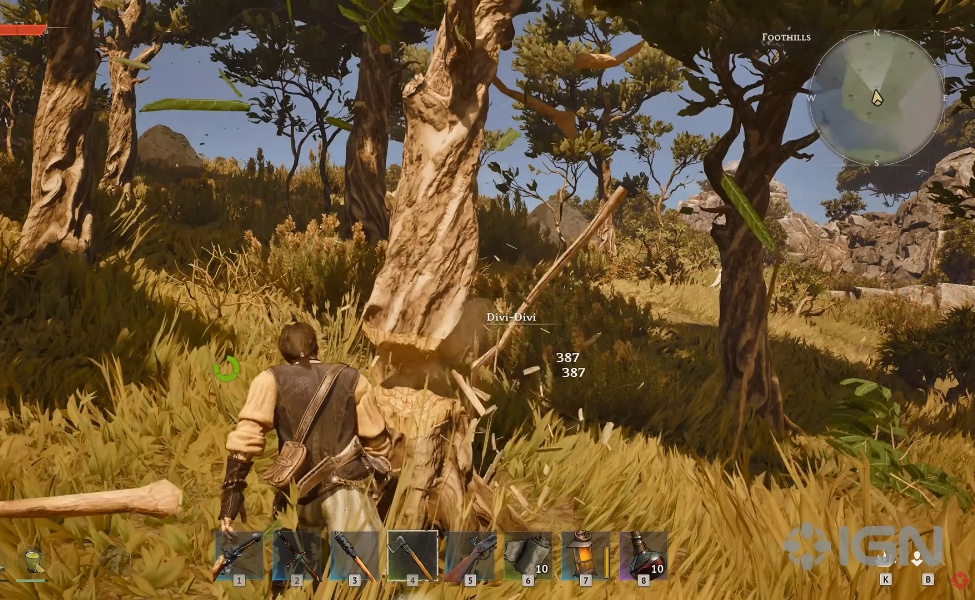The width and height of the screenshot is (975, 600).
Task: Click the IGN watermark logo
Action: pos(863,546)
